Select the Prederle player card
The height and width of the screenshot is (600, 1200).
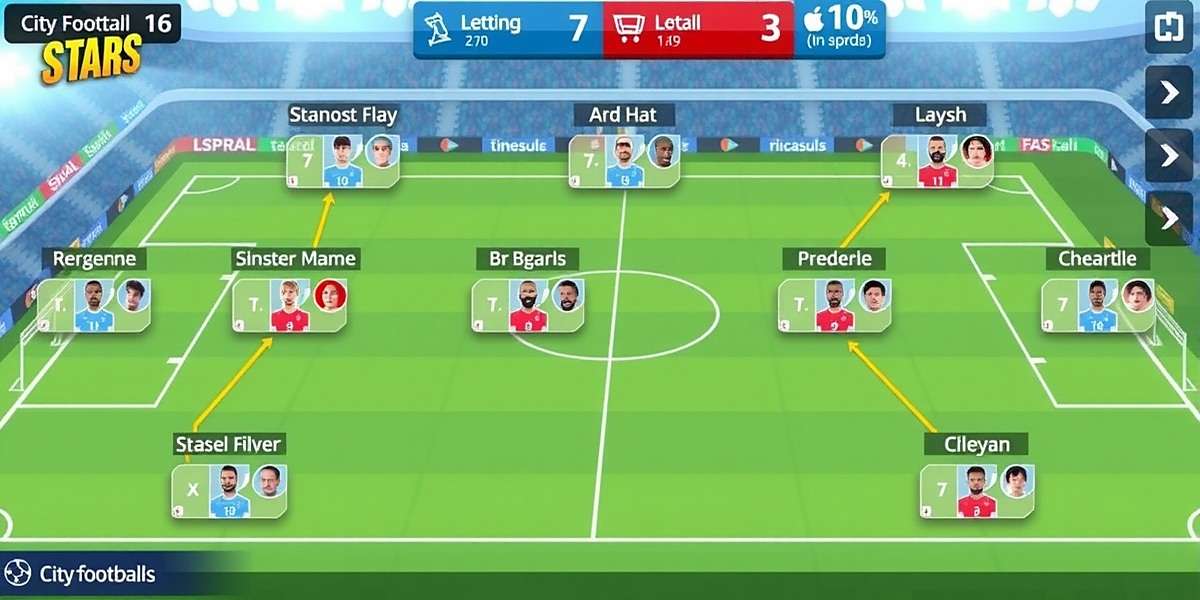pyautogui.click(x=835, y=305)
